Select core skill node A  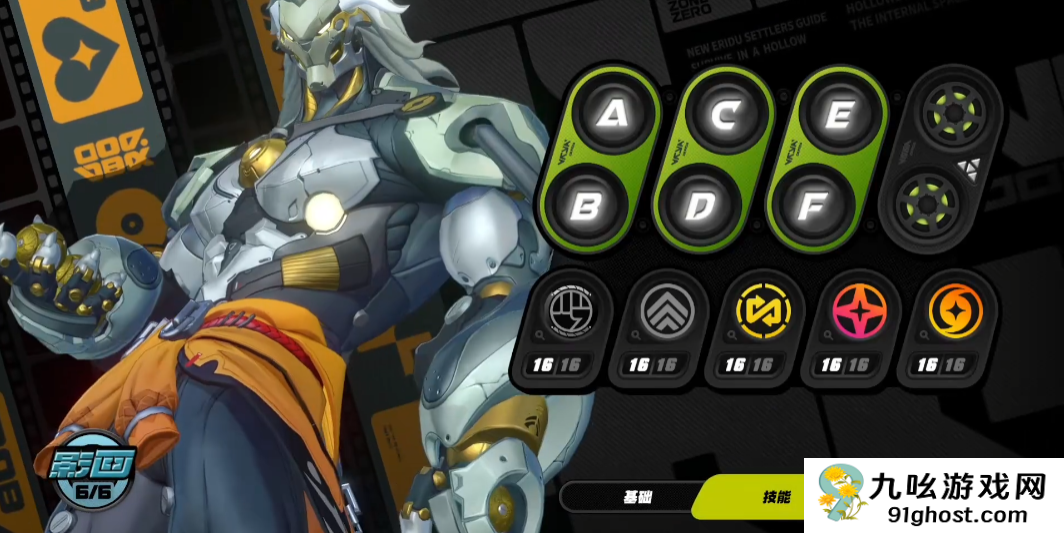click(613, 115)
